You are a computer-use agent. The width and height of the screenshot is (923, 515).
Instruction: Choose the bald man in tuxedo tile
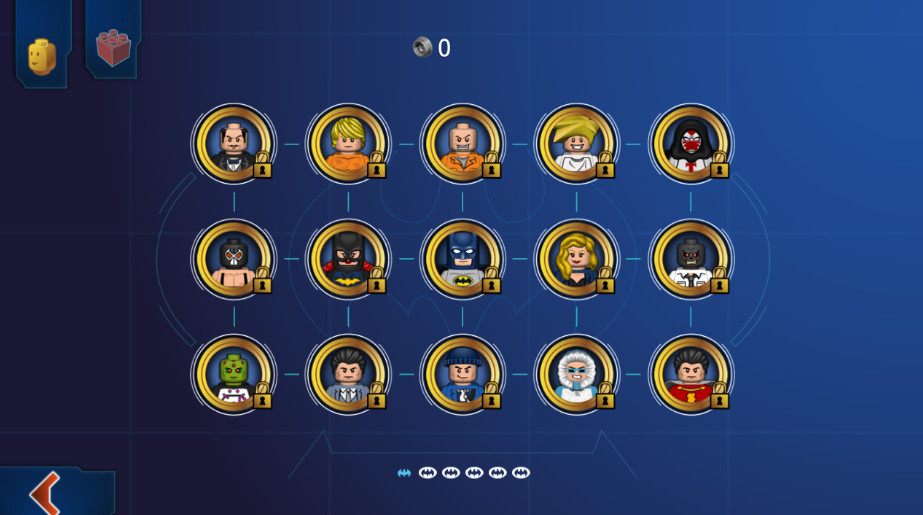click(x=233, y=144)
